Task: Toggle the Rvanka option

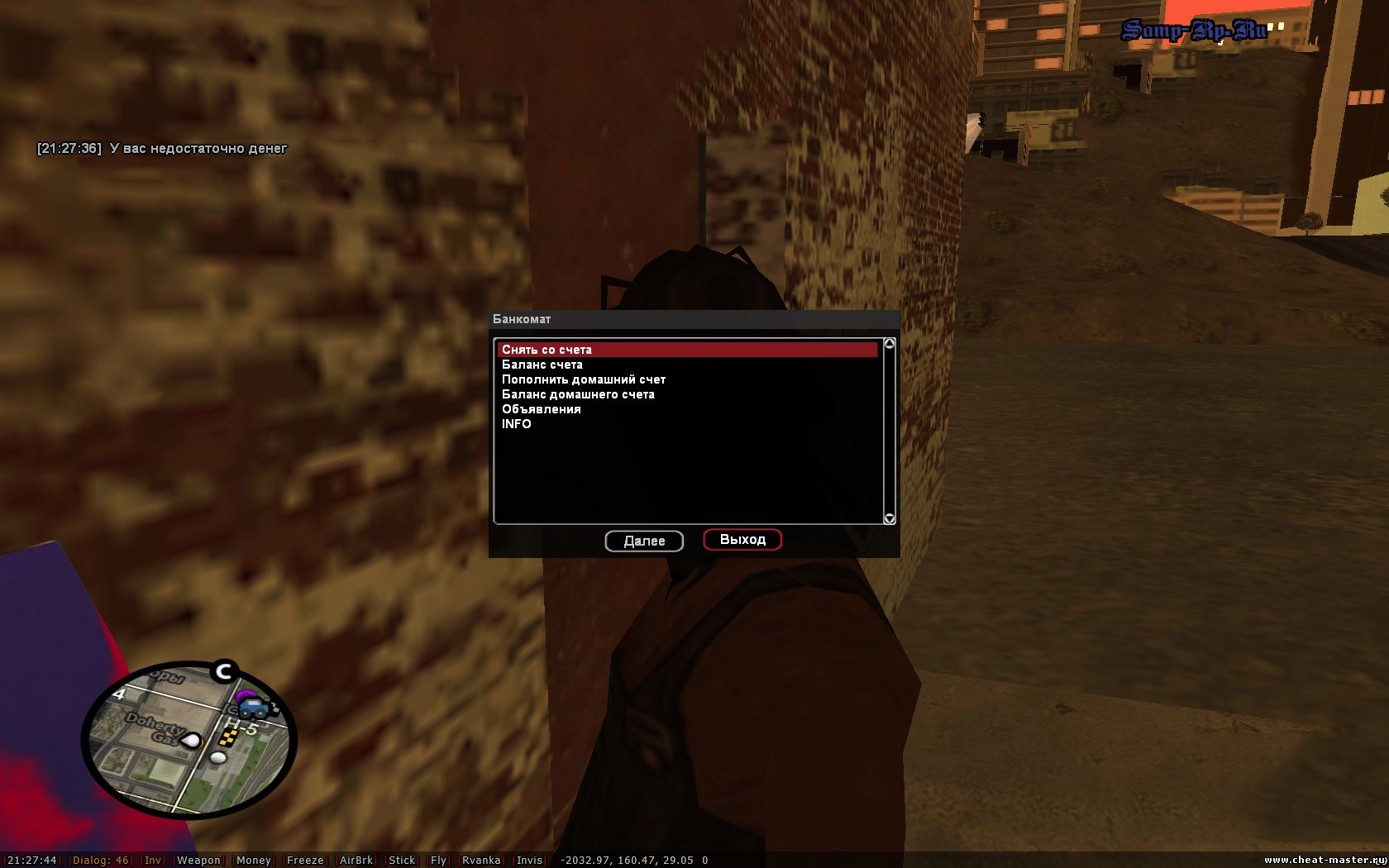Action: (x=481, y=861)
